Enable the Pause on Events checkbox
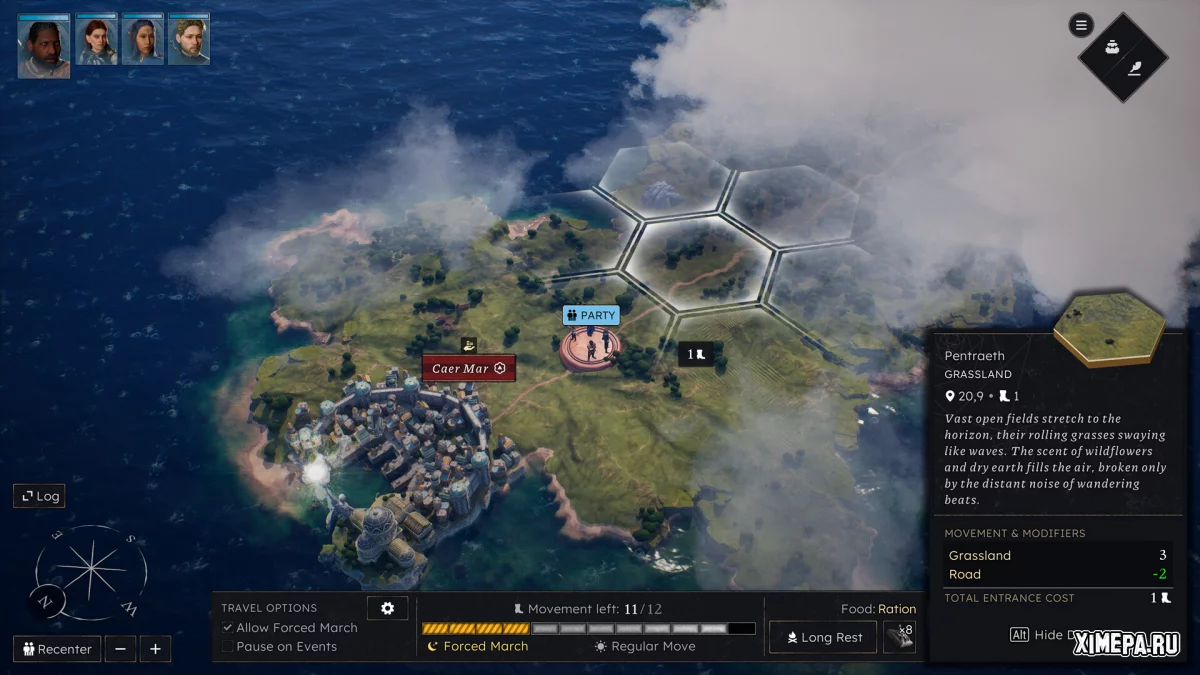The width and height of the screenshot is (1200, 675). tap(228, 647)
